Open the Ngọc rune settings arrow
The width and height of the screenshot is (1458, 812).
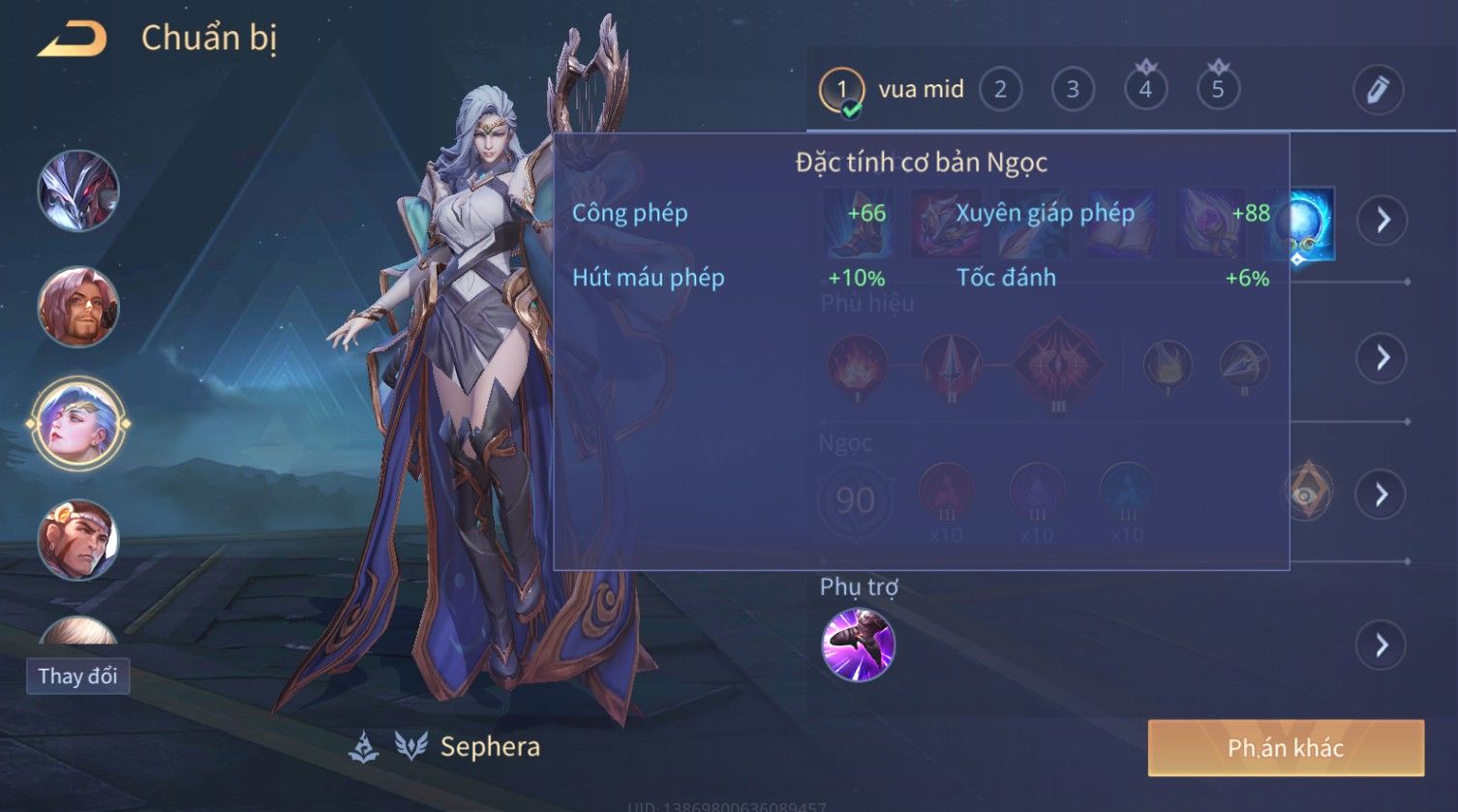click(x=1382, y=496)
